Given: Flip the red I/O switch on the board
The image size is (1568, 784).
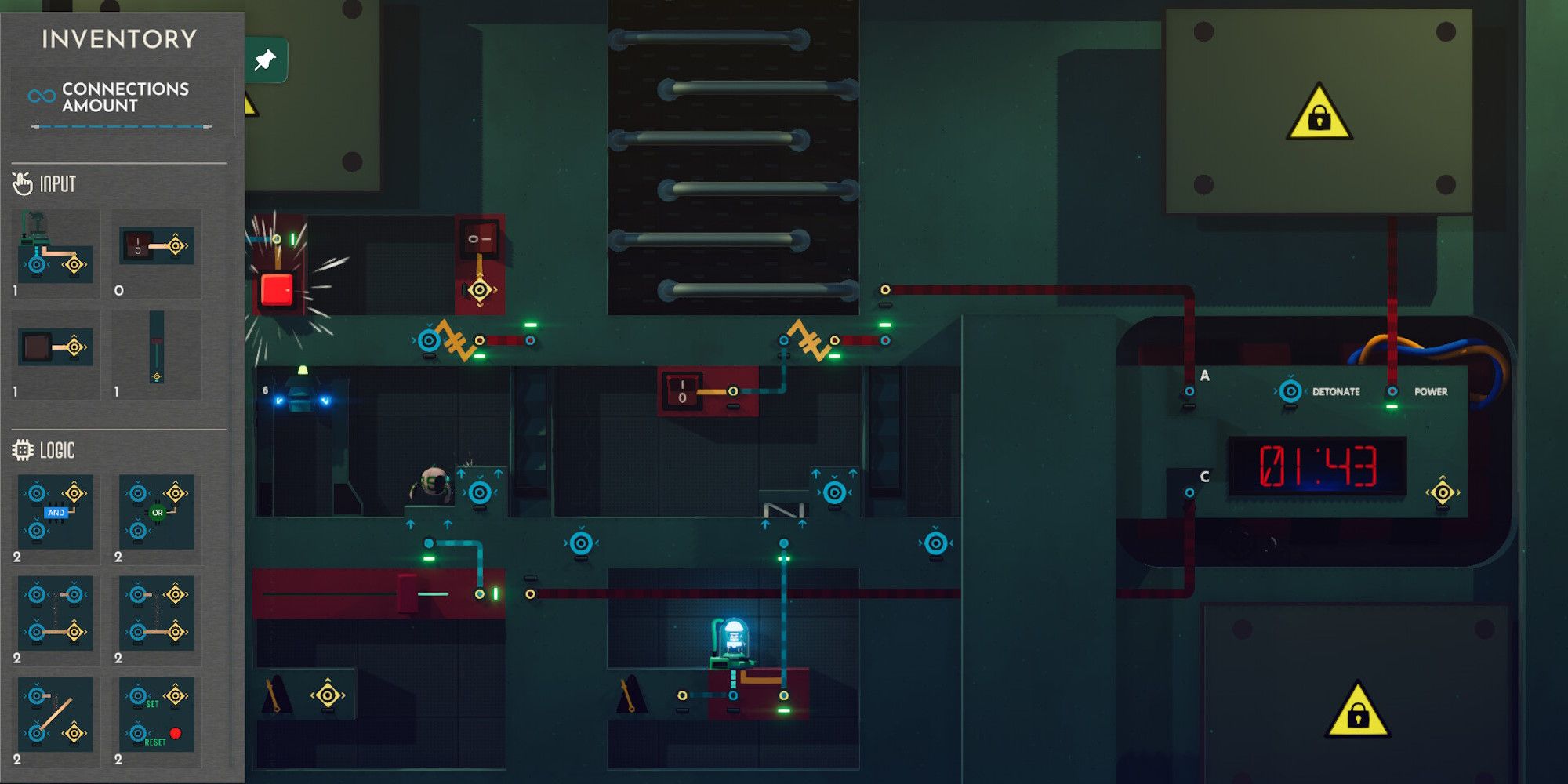Looking at the screenshot, I should coord(681,391).
